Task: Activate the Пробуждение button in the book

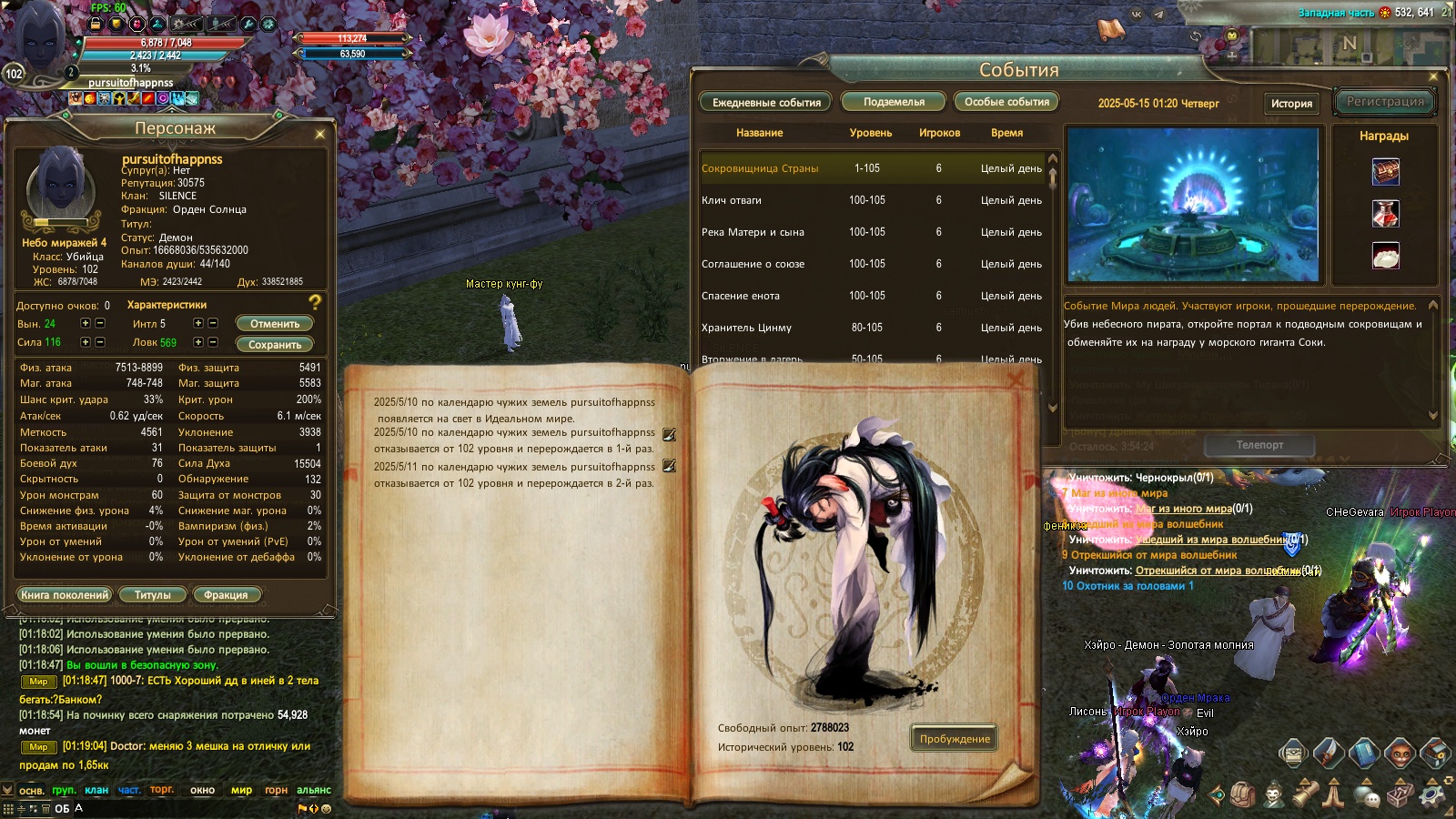Action: (954, 739)
